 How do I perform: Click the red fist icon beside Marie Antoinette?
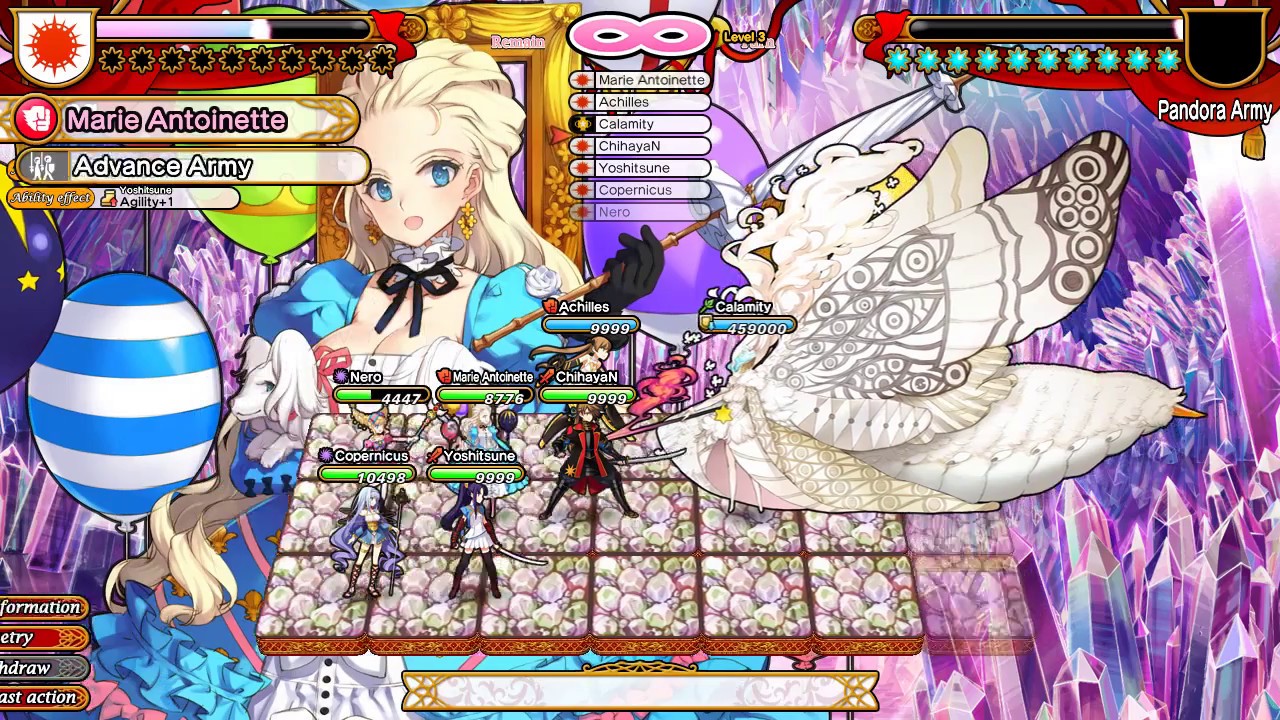pos(38,119)
